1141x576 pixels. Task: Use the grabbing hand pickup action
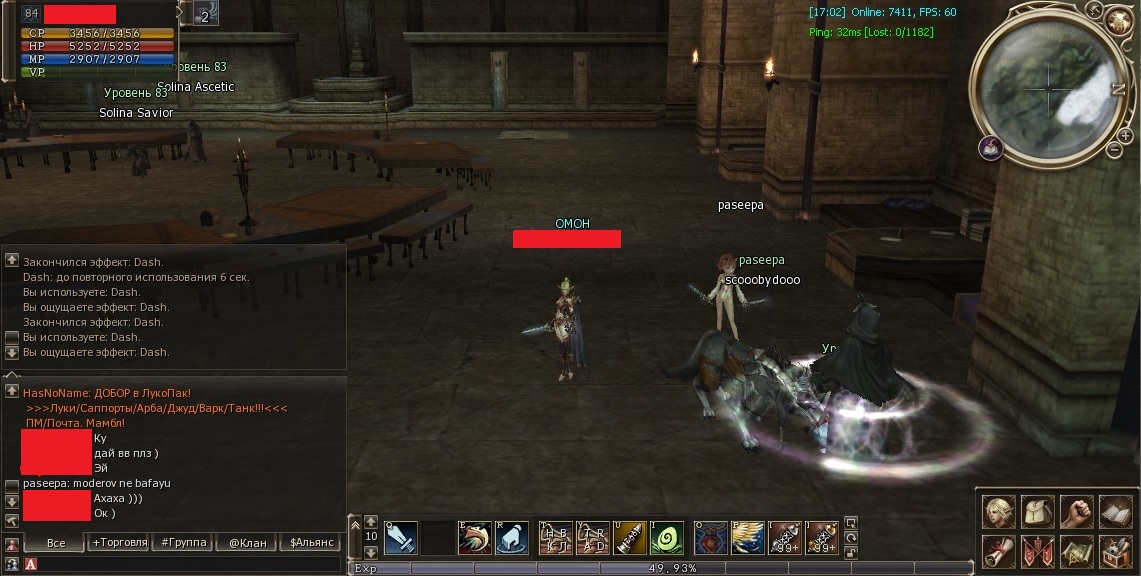pos(511,539)
